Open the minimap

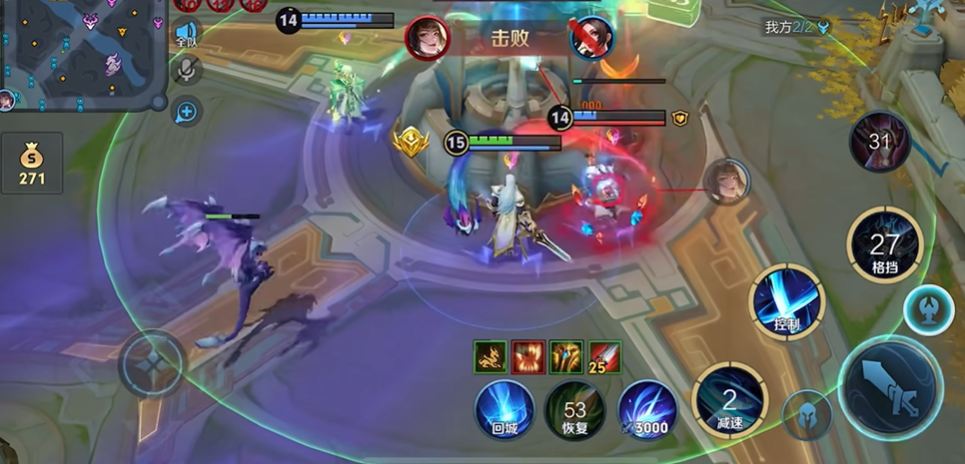click(80, 50)
